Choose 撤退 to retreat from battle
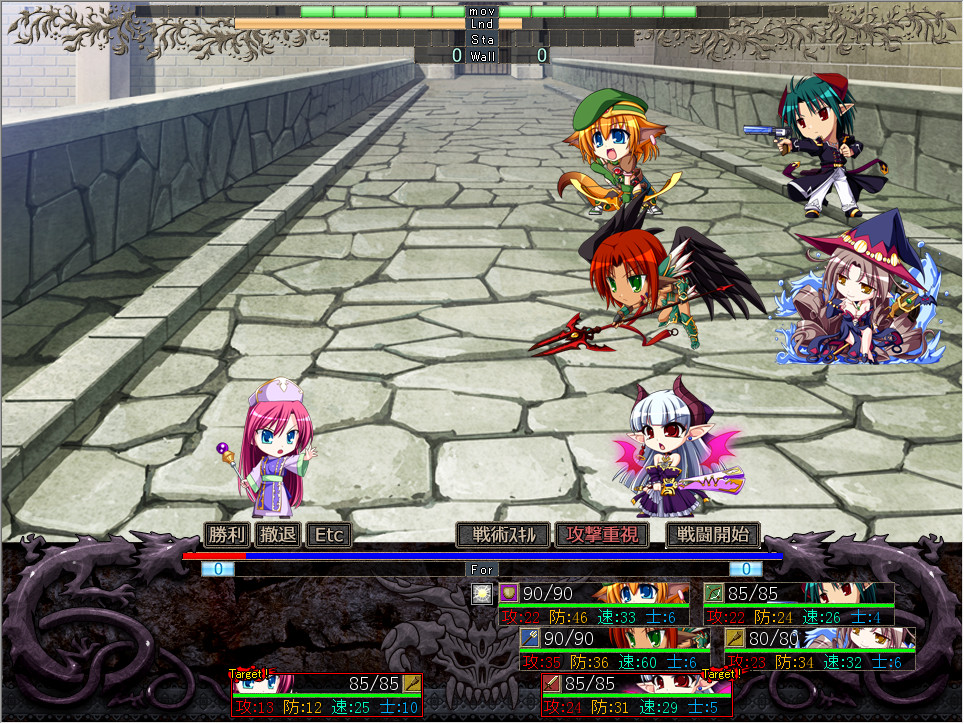 (x=278, y=535)
